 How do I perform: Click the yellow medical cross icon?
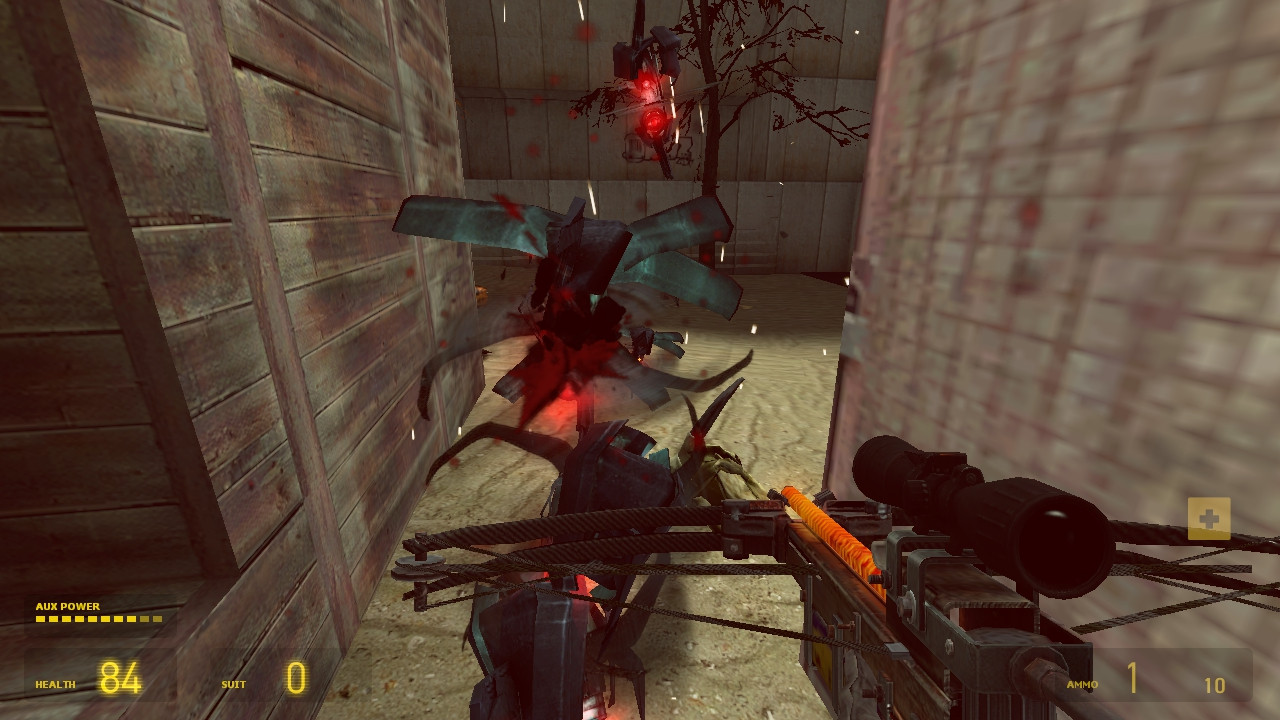[x=1208, y=519]
